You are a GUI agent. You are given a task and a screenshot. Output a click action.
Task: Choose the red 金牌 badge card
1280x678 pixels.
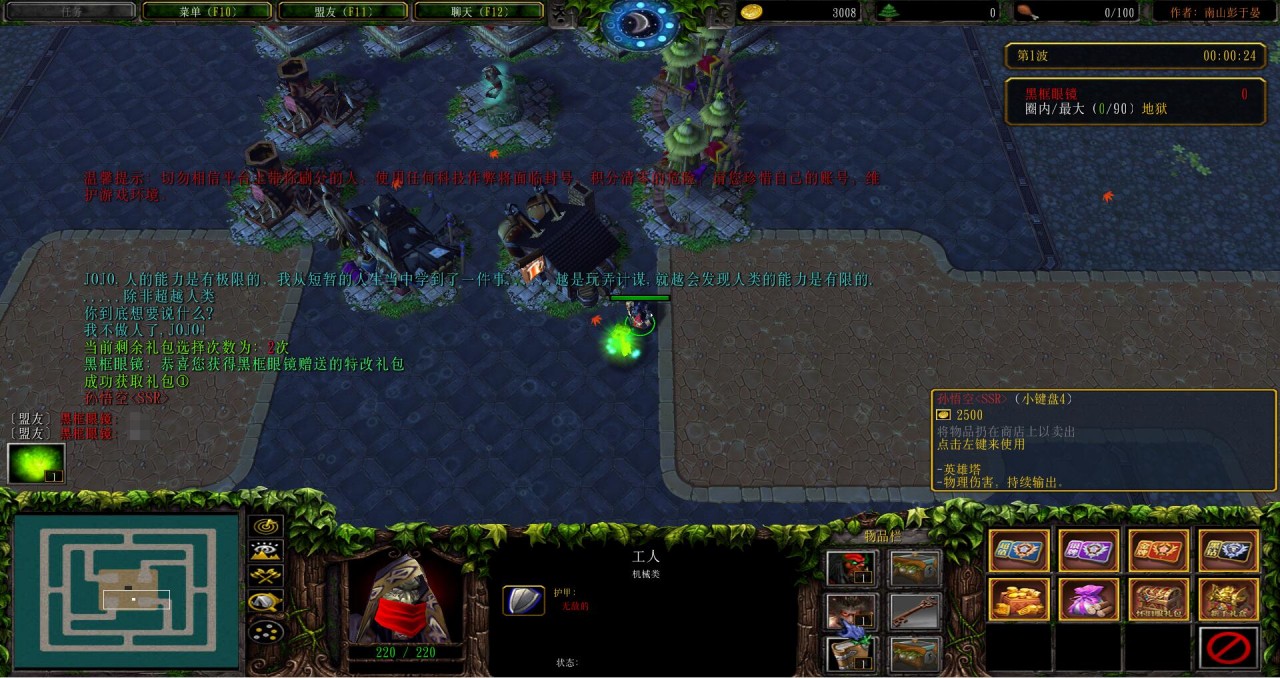1159,550
